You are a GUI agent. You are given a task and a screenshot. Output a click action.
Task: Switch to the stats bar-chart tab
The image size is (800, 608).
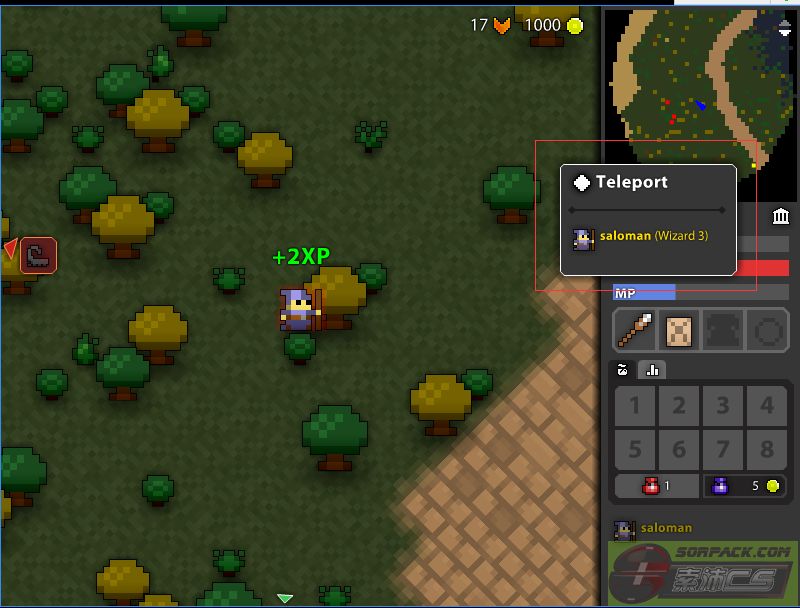point(652,370)
